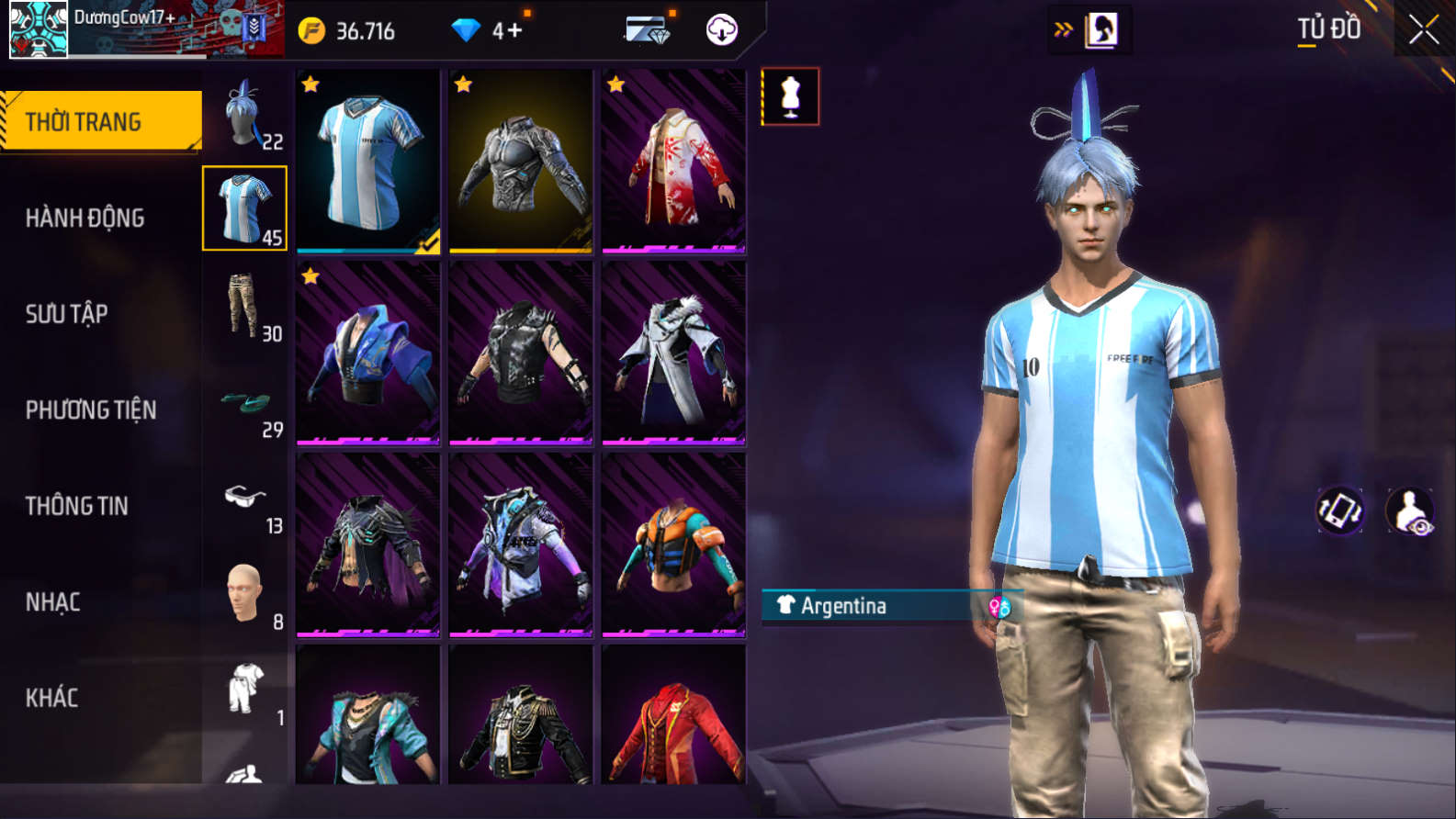Select the hair and headwear subcategory

245,114
